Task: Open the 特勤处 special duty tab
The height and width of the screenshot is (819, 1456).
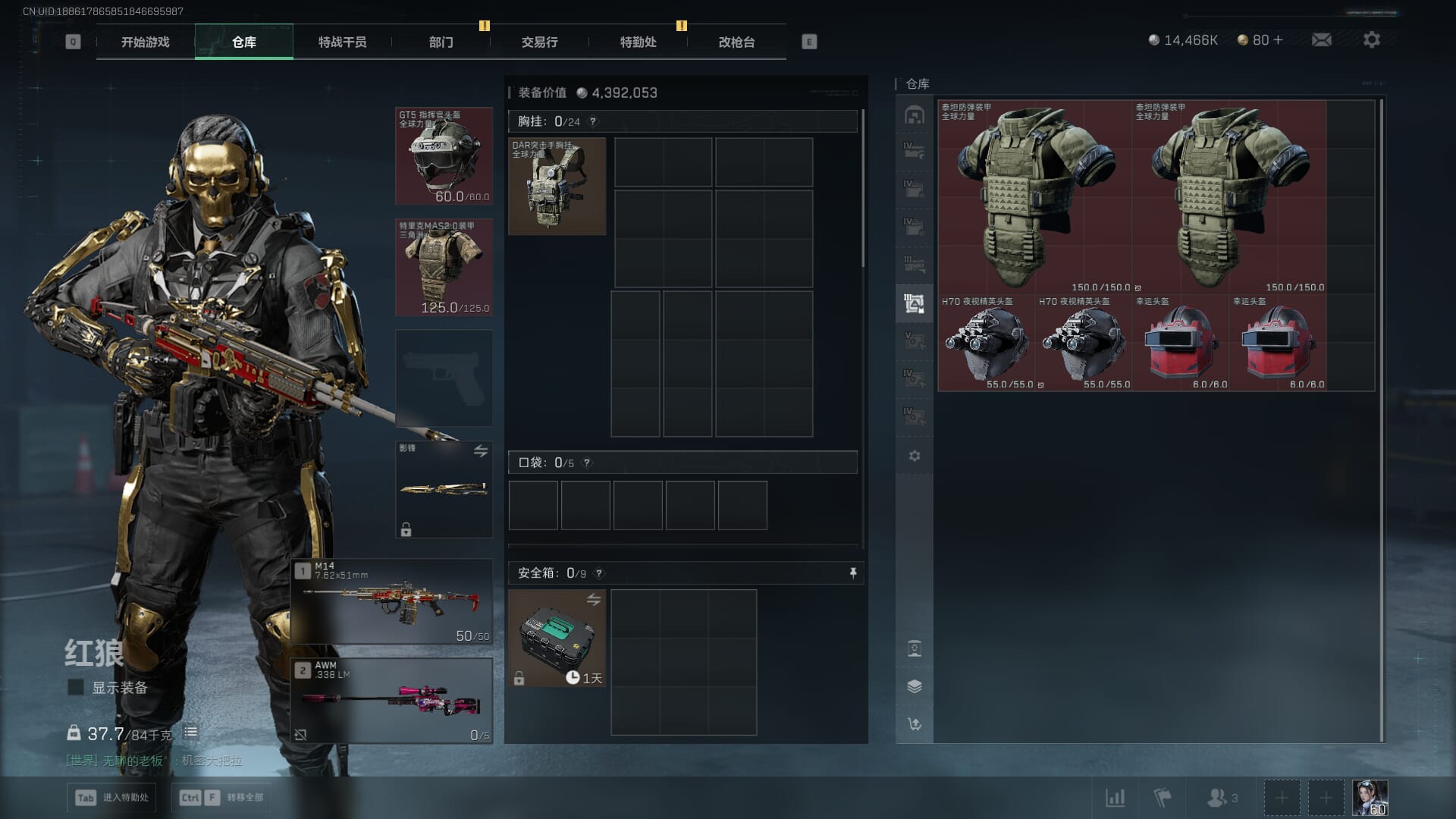Action: point(638,42)
